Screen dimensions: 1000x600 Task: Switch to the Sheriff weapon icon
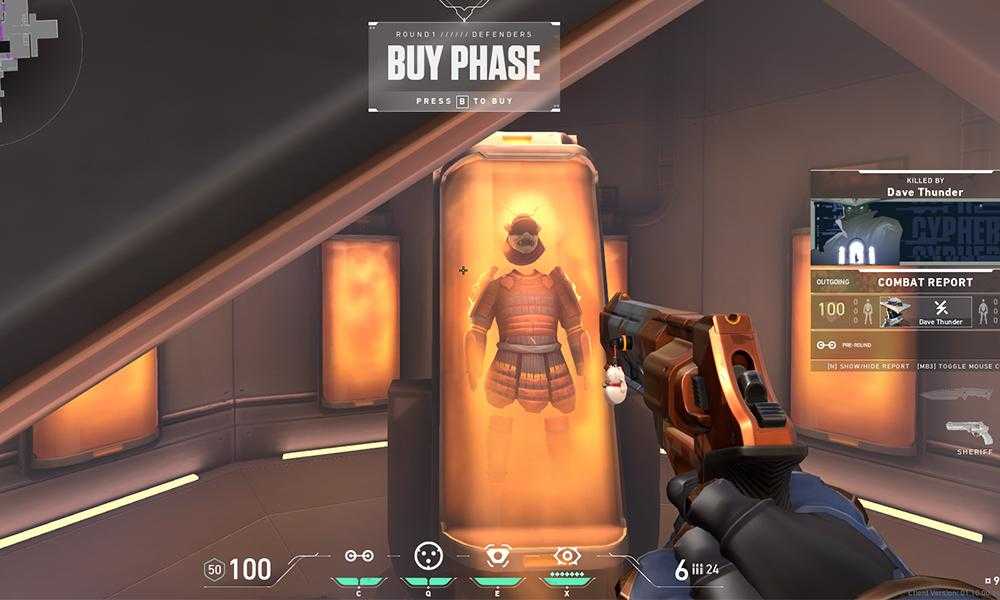coord(969,434)
